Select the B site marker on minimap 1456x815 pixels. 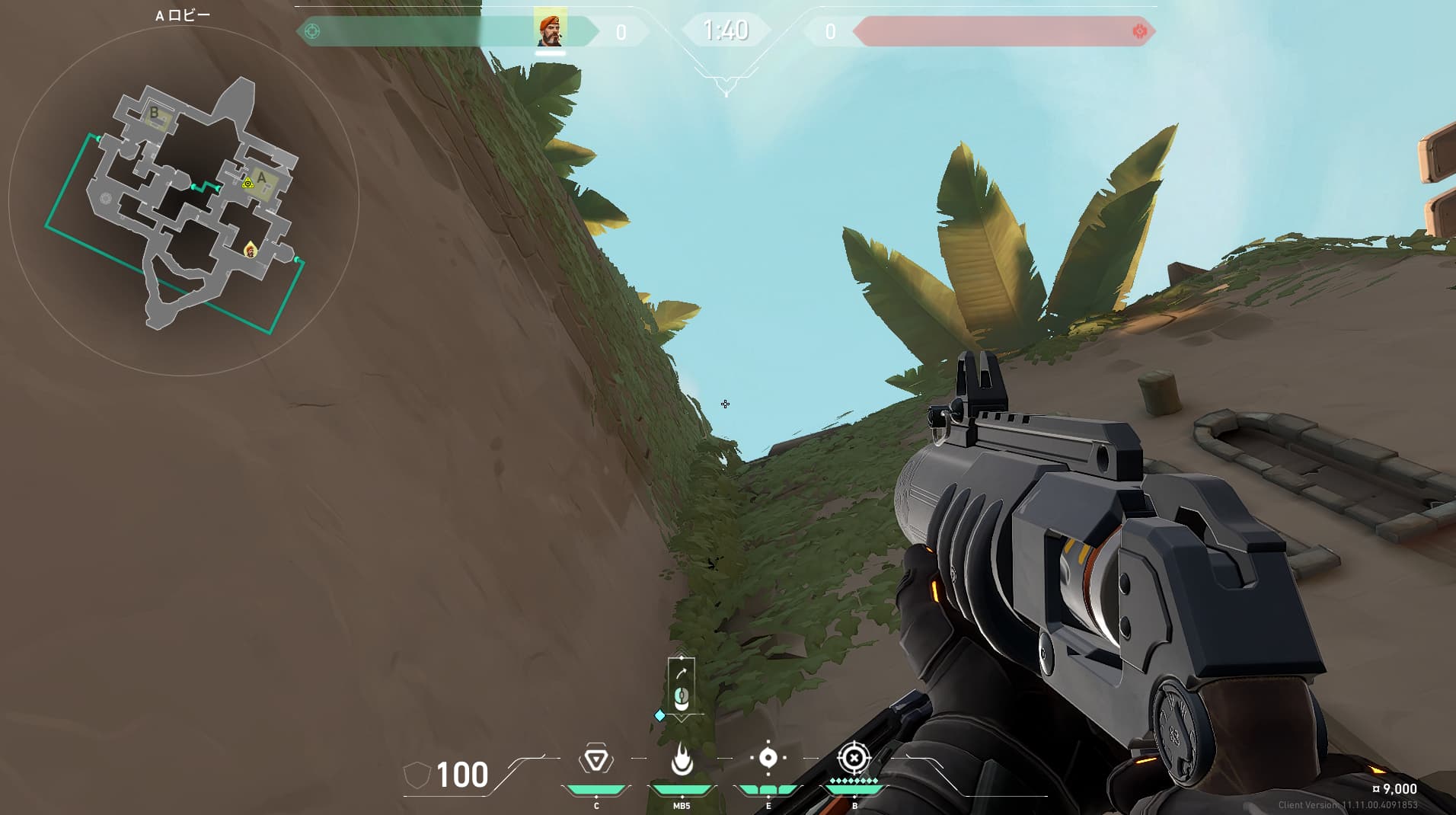pos(155,113)
